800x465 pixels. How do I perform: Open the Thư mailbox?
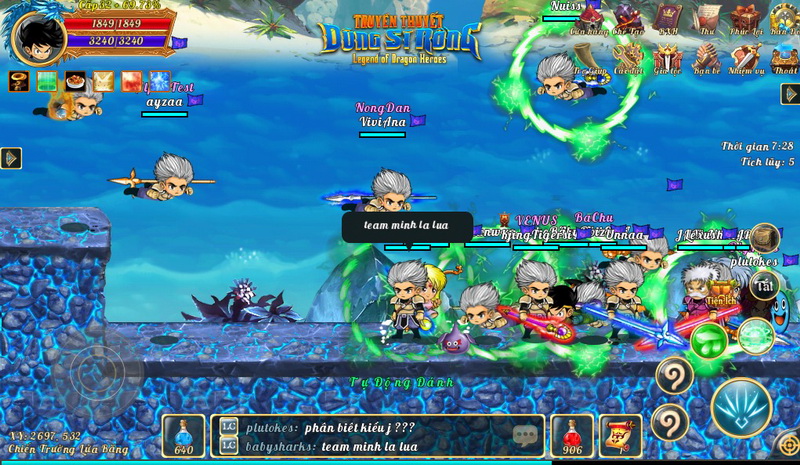point(707,18)
